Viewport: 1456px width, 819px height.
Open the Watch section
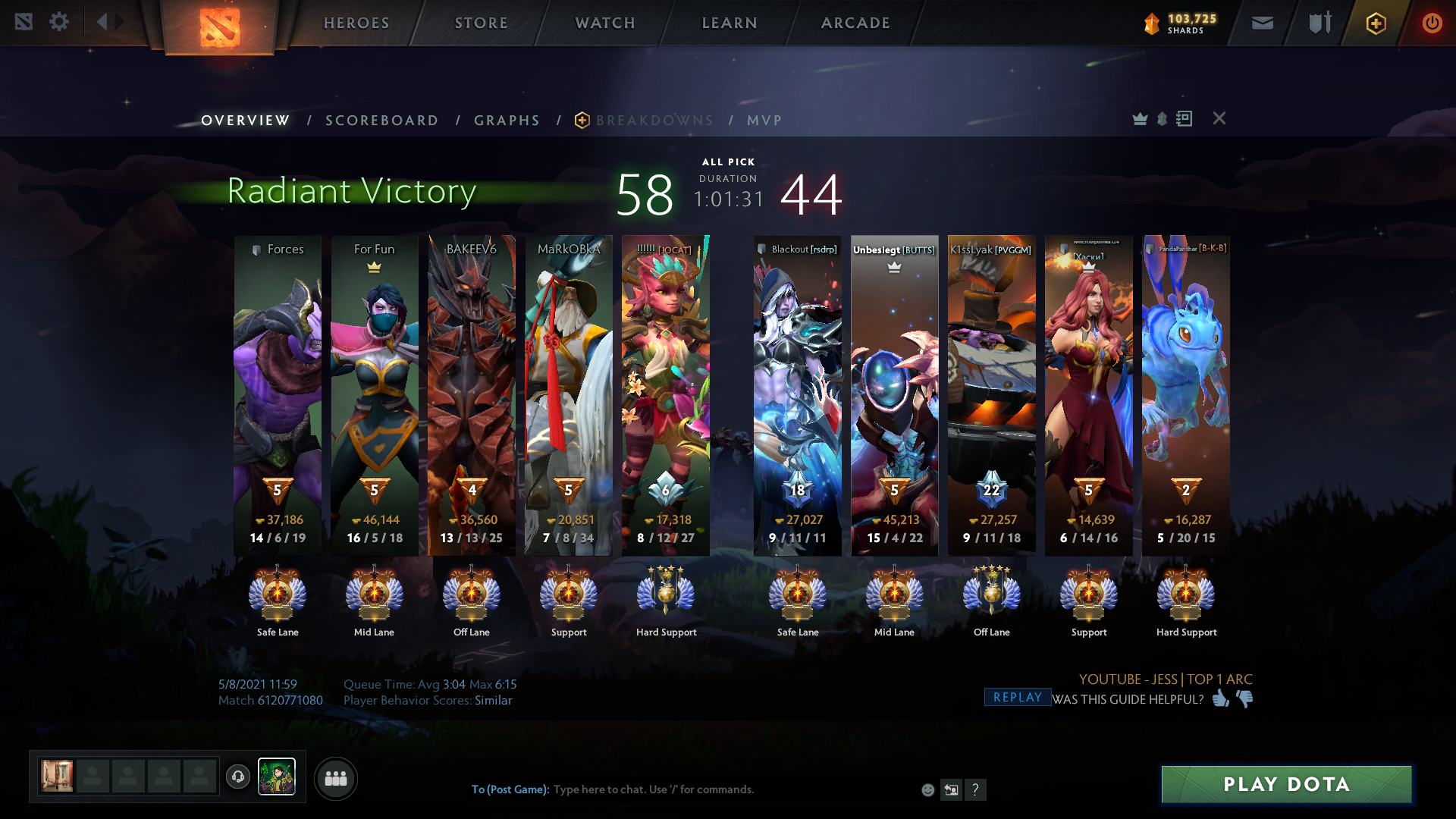tap(605, 23)
